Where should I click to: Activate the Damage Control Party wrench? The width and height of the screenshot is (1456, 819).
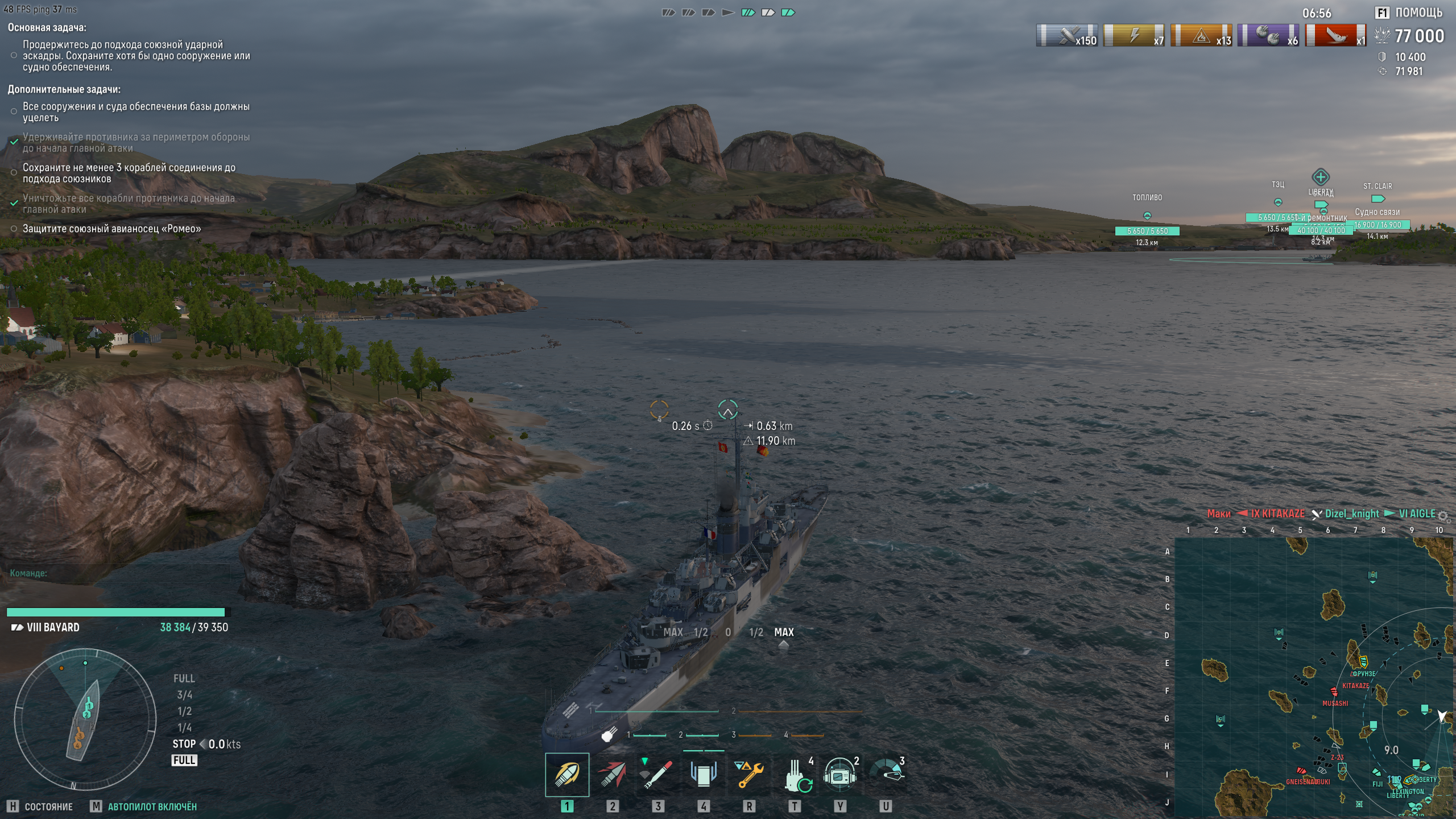(x=749, y=775)
